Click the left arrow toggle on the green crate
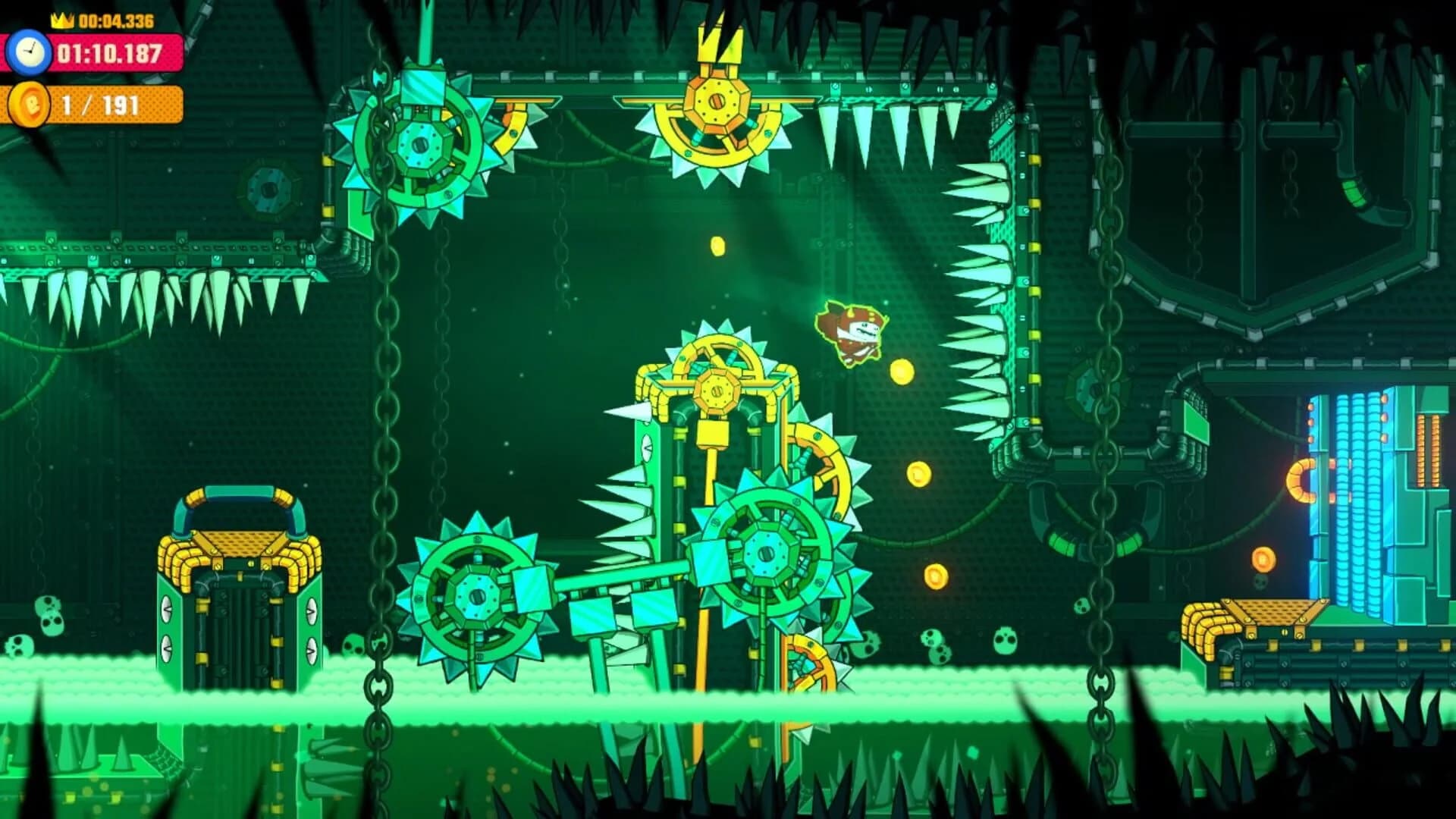1456x819 pixels. [167, 610]
